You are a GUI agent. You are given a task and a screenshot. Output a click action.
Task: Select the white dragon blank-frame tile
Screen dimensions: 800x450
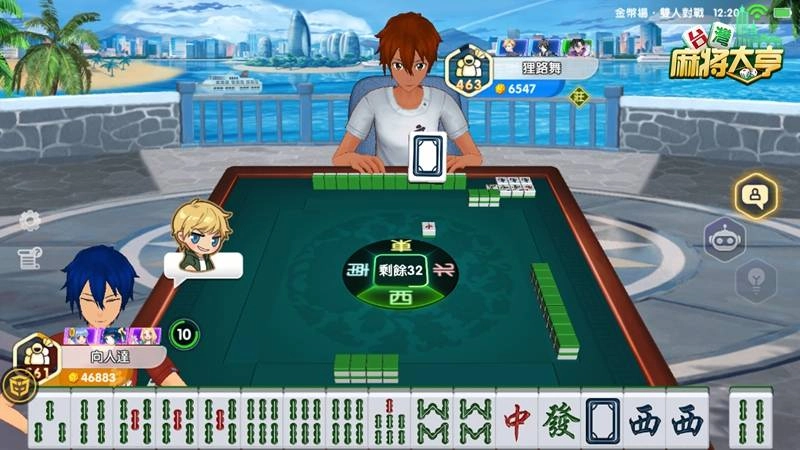click(x=602, y=420)
